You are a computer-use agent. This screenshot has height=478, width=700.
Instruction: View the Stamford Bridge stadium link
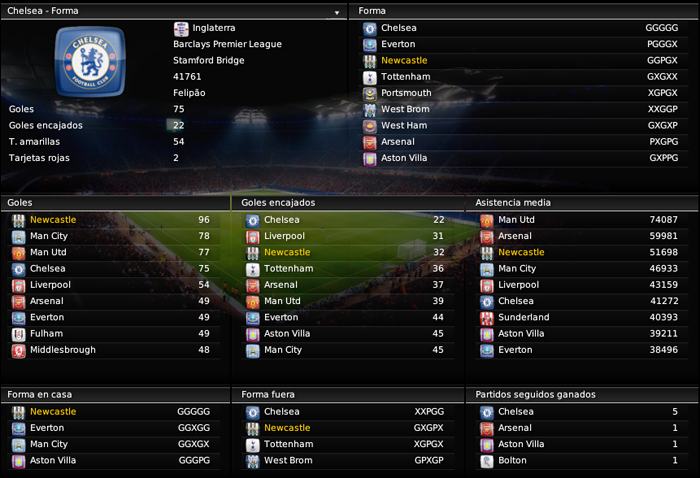click(208, 60)
